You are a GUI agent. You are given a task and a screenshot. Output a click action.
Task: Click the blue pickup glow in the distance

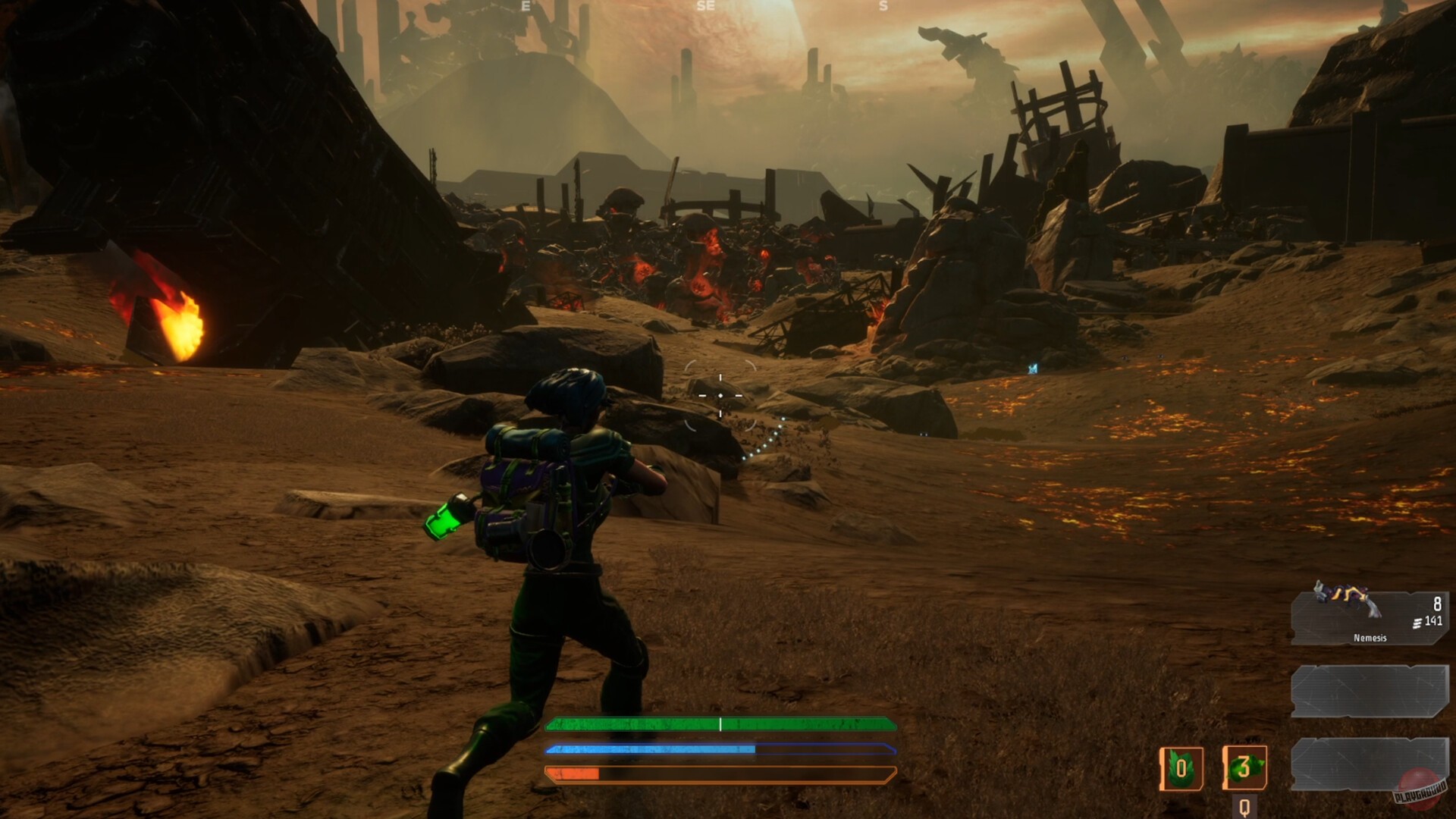(1031, 369)
